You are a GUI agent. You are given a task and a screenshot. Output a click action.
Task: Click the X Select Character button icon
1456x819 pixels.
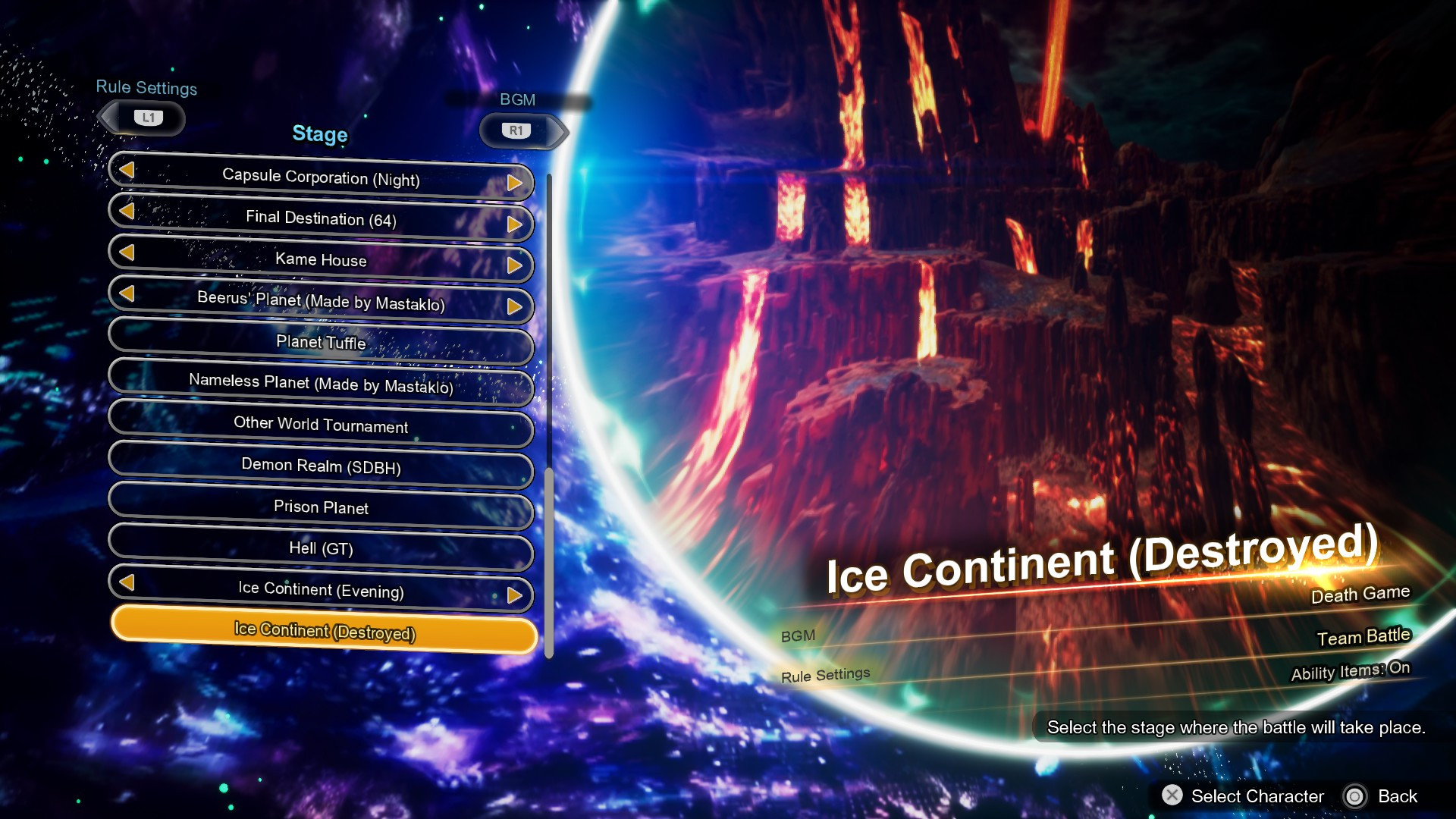click(1173, 796)
